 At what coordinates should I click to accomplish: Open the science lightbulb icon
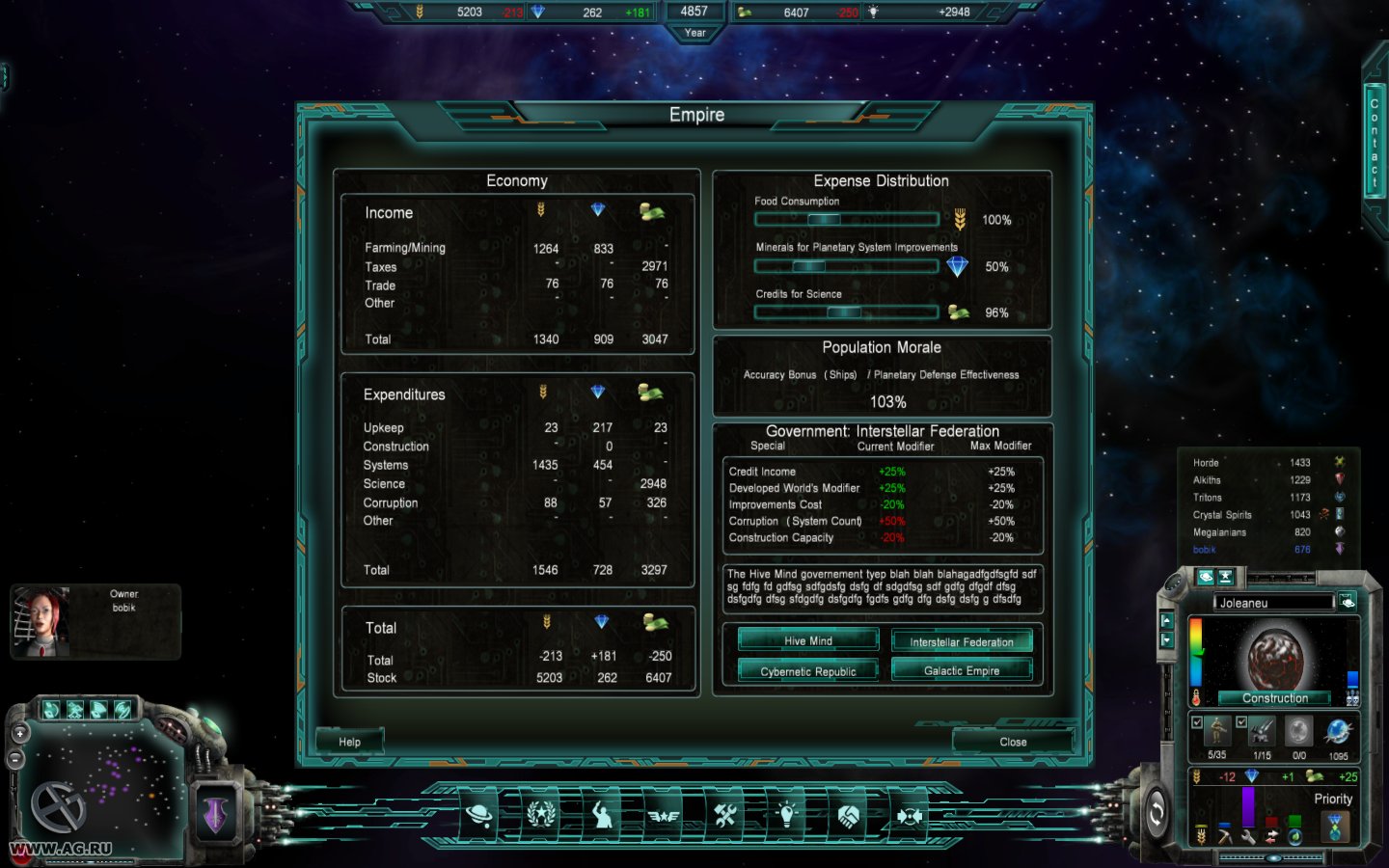coord(787,815)
